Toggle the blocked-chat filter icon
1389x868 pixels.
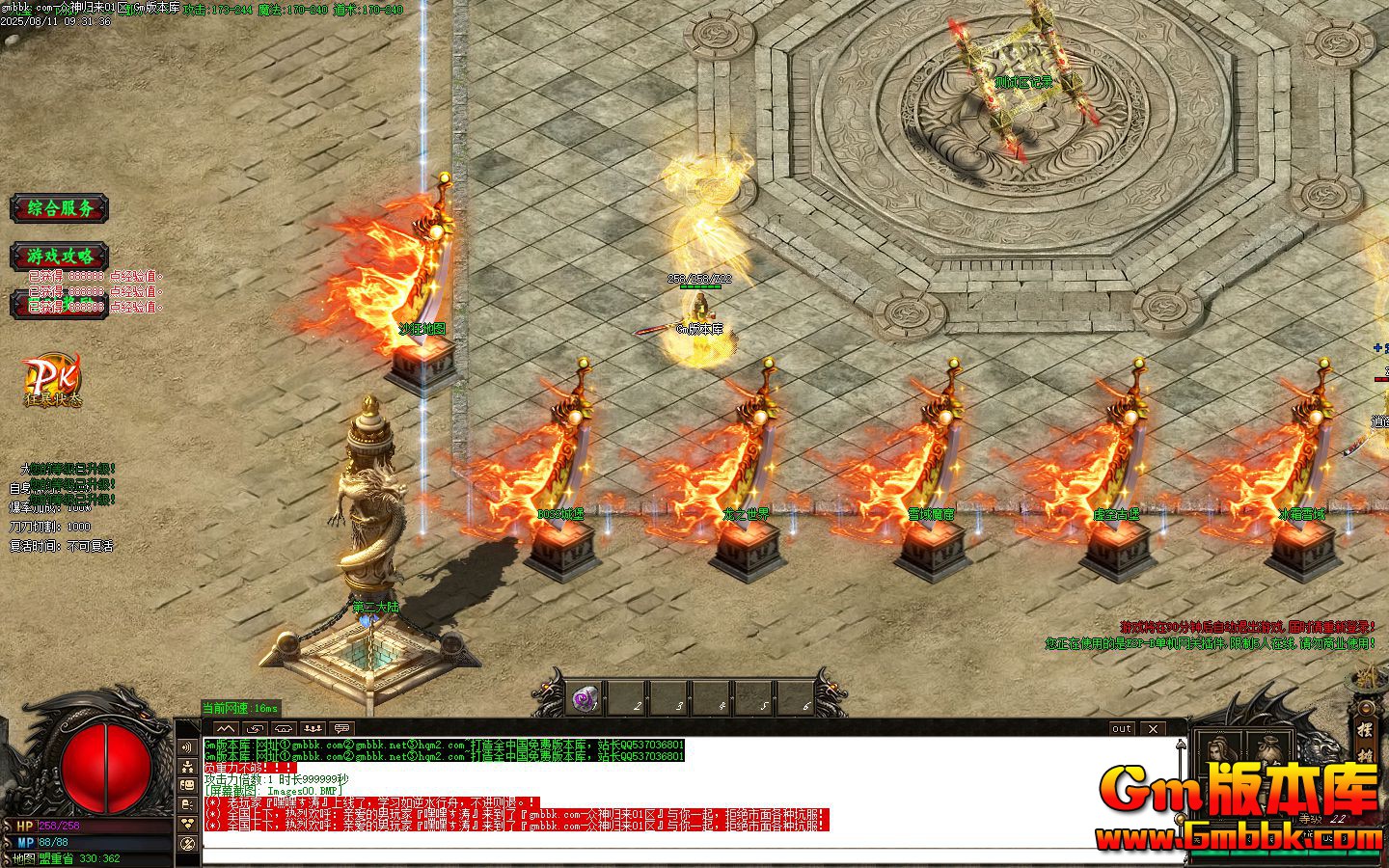point(186,844)
